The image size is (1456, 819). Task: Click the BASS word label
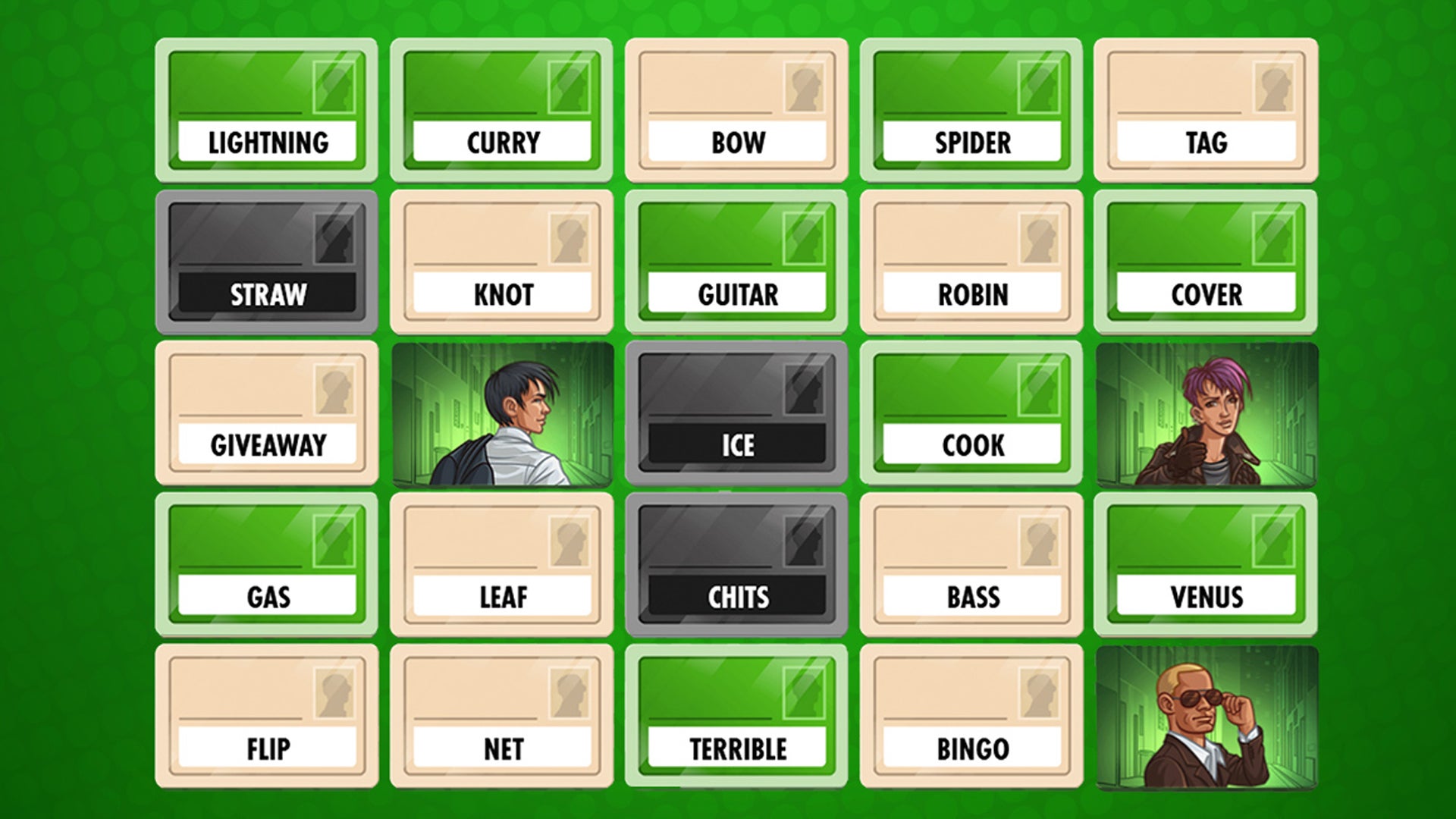point(972,598)
